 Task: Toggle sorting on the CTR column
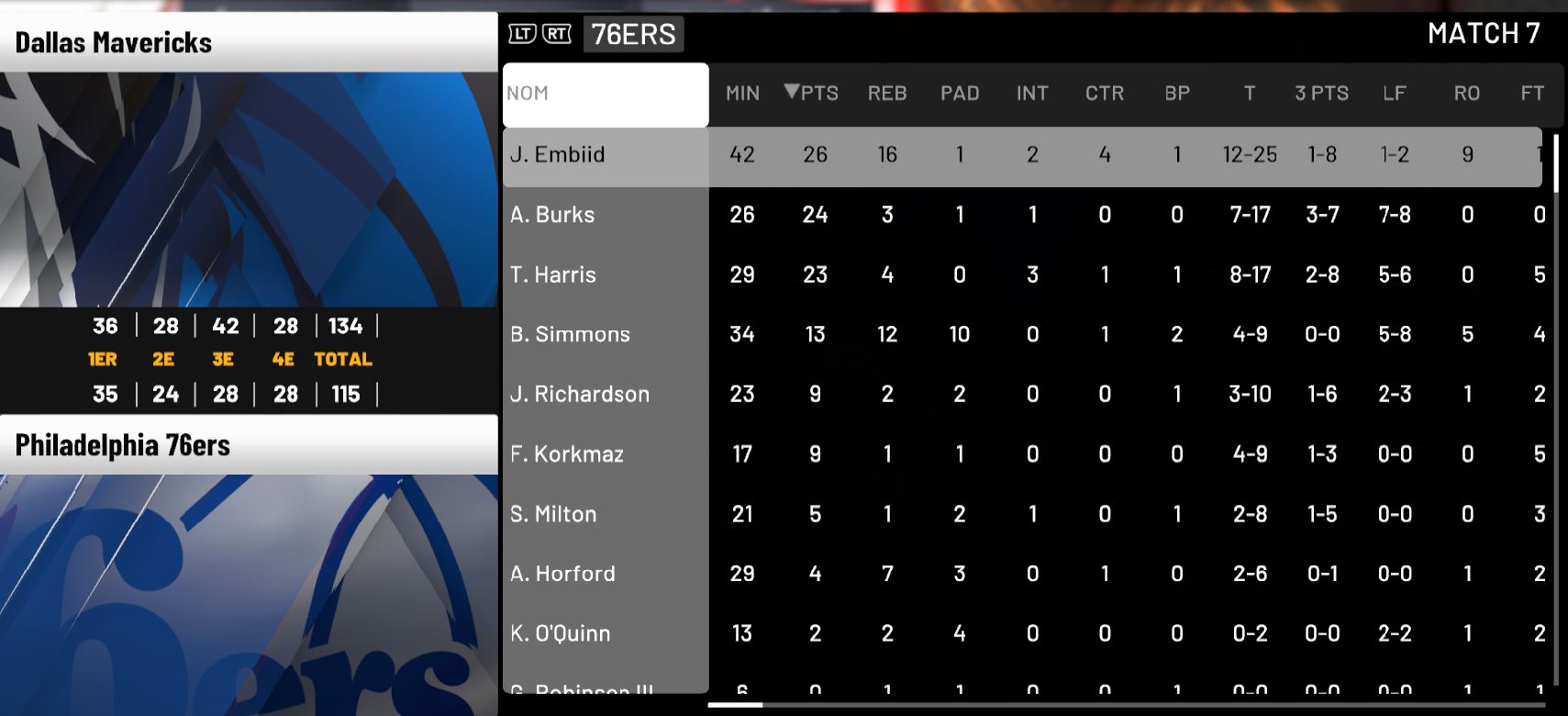click(x=1105, y=93)
